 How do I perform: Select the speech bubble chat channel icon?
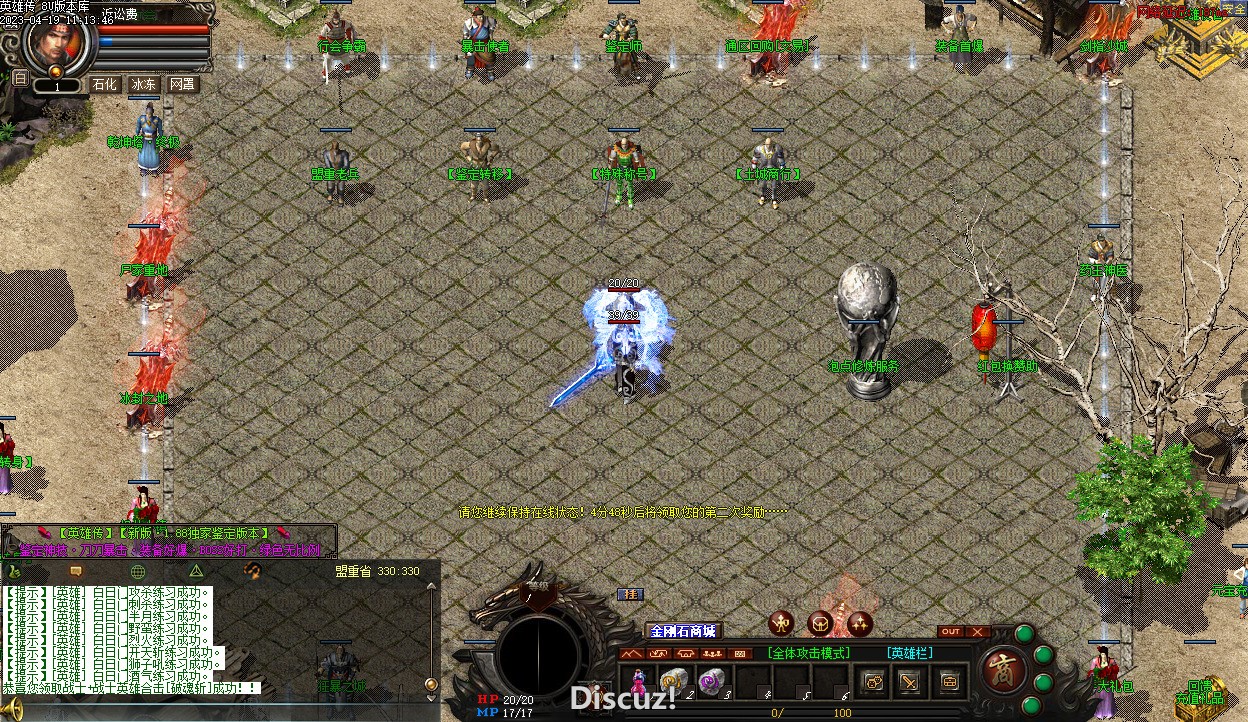[75, 571]
